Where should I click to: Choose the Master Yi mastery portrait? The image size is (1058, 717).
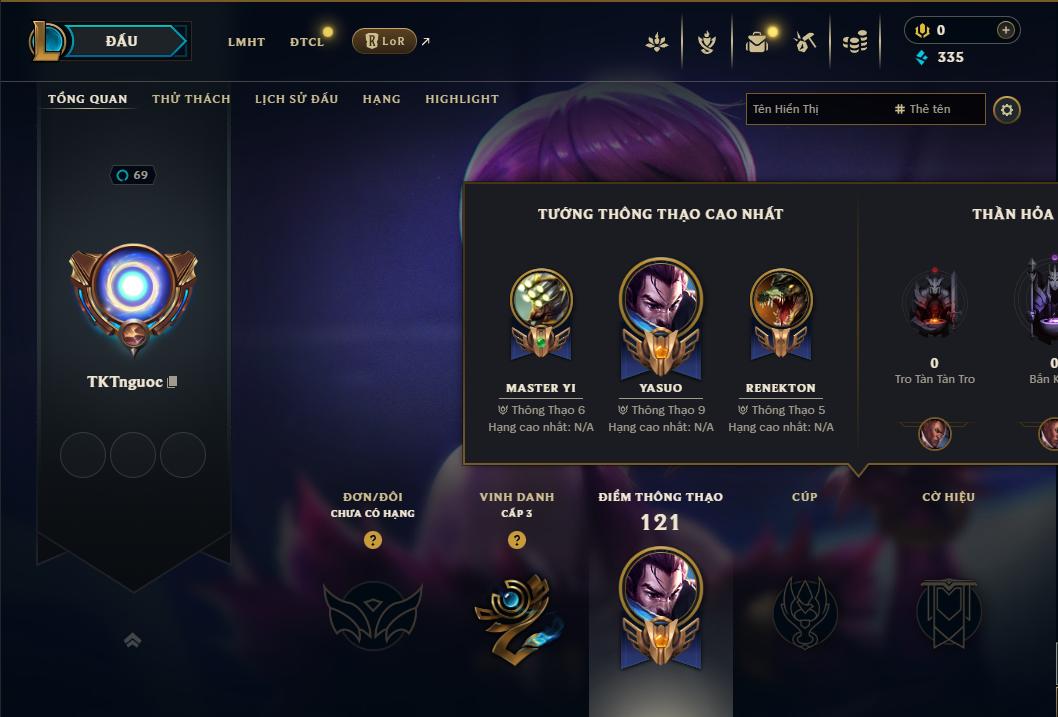click(541, 300)
